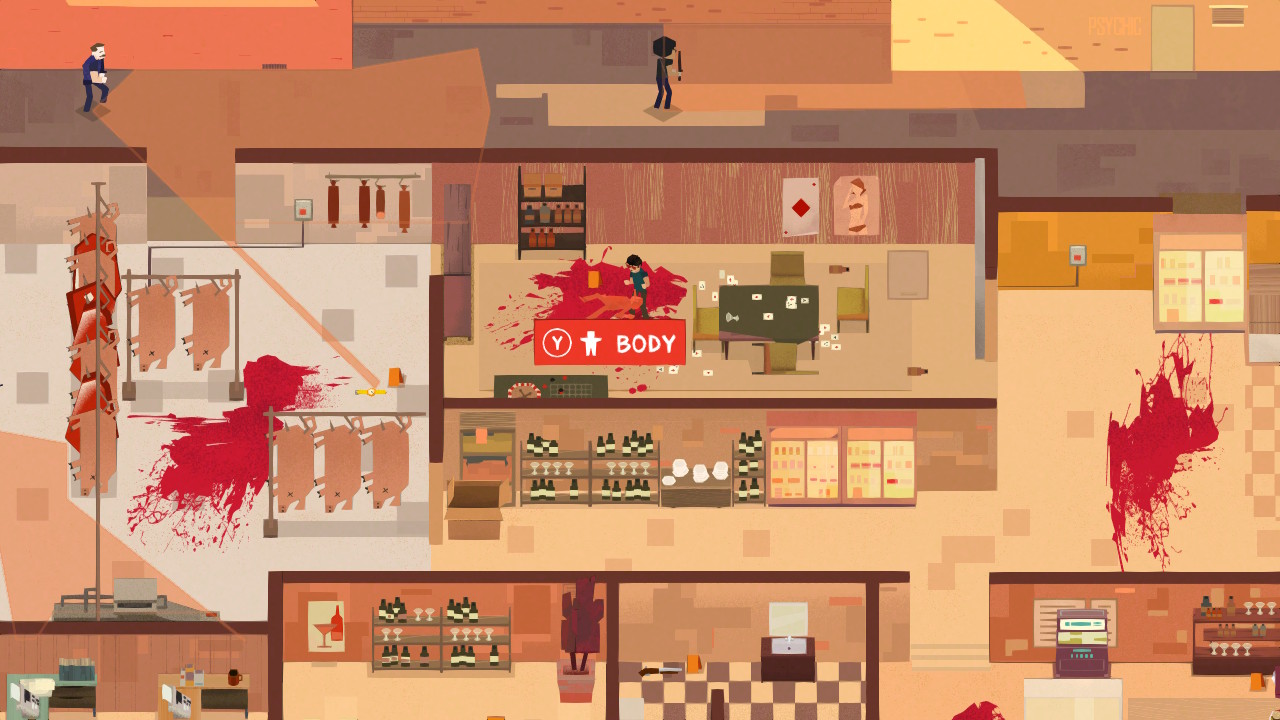Toggle the window blinds near the PSYCHIC sign
1280x720 pixels.
(x=1227, y=17)
